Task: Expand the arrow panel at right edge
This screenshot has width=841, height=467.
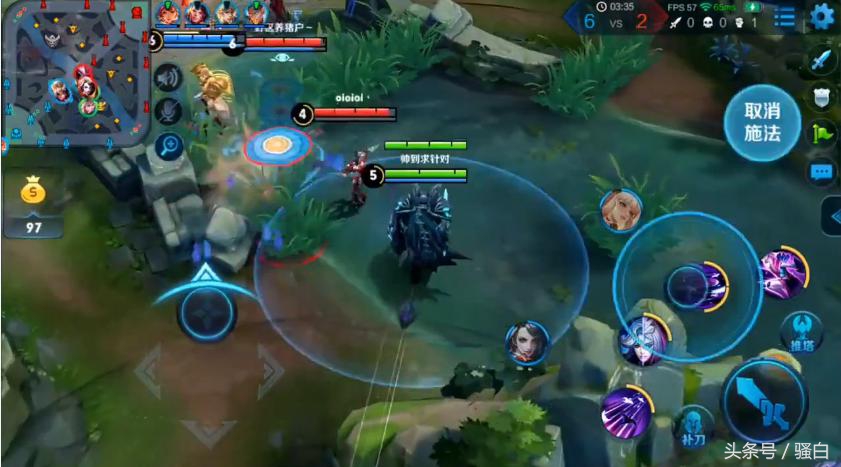Action: pyautogui.click(x=833, y=216)
